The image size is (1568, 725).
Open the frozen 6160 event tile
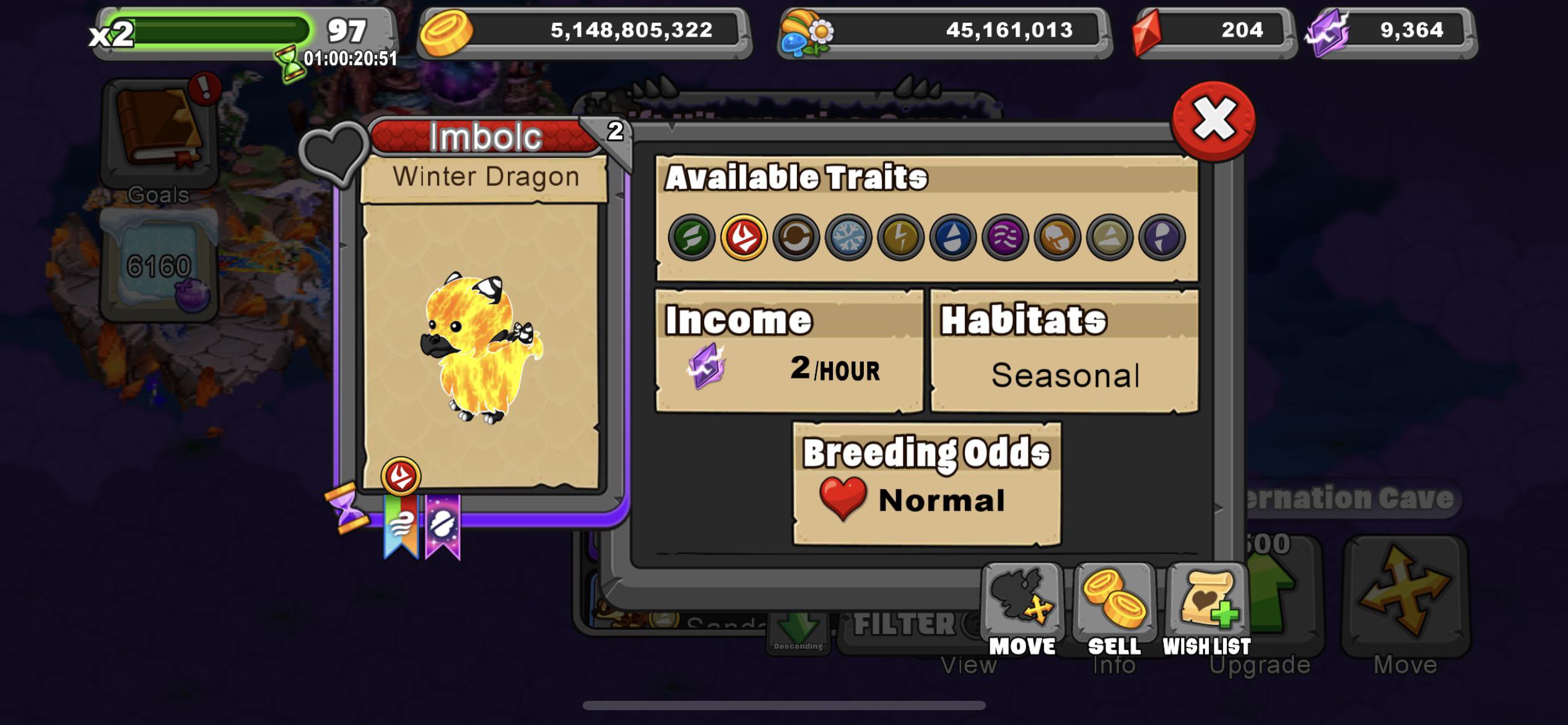point(160,266)
